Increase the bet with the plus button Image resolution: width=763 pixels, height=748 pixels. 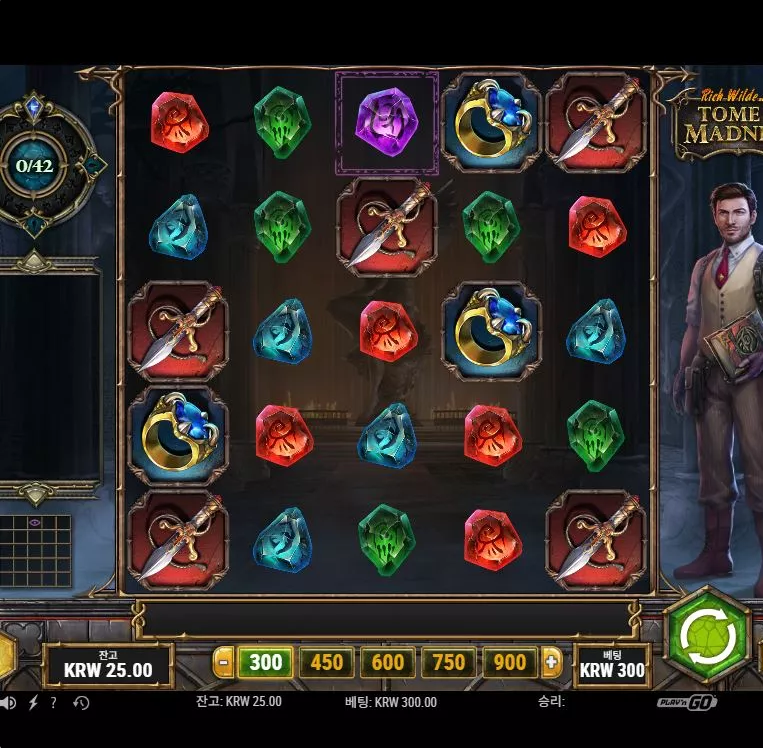[551, 662]
